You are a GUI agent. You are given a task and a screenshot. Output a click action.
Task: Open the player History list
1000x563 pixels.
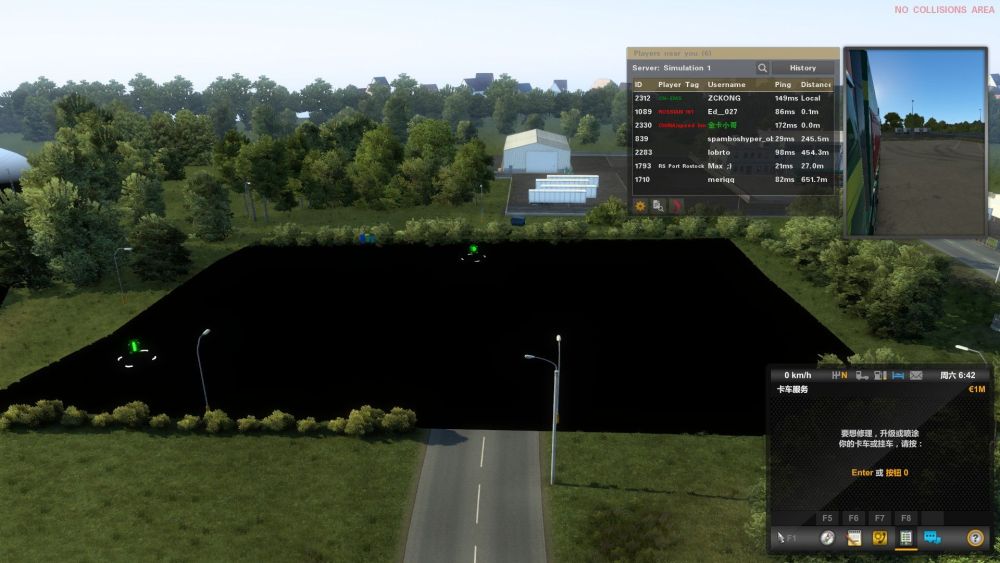point(802,68)
